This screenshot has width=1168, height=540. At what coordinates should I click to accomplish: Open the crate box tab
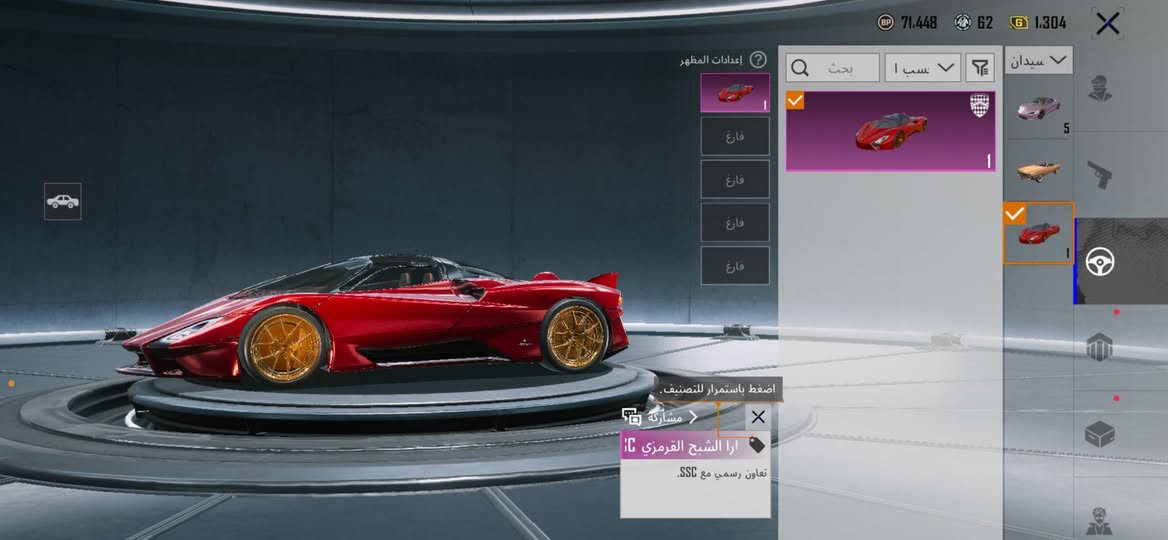(1100, 434)
